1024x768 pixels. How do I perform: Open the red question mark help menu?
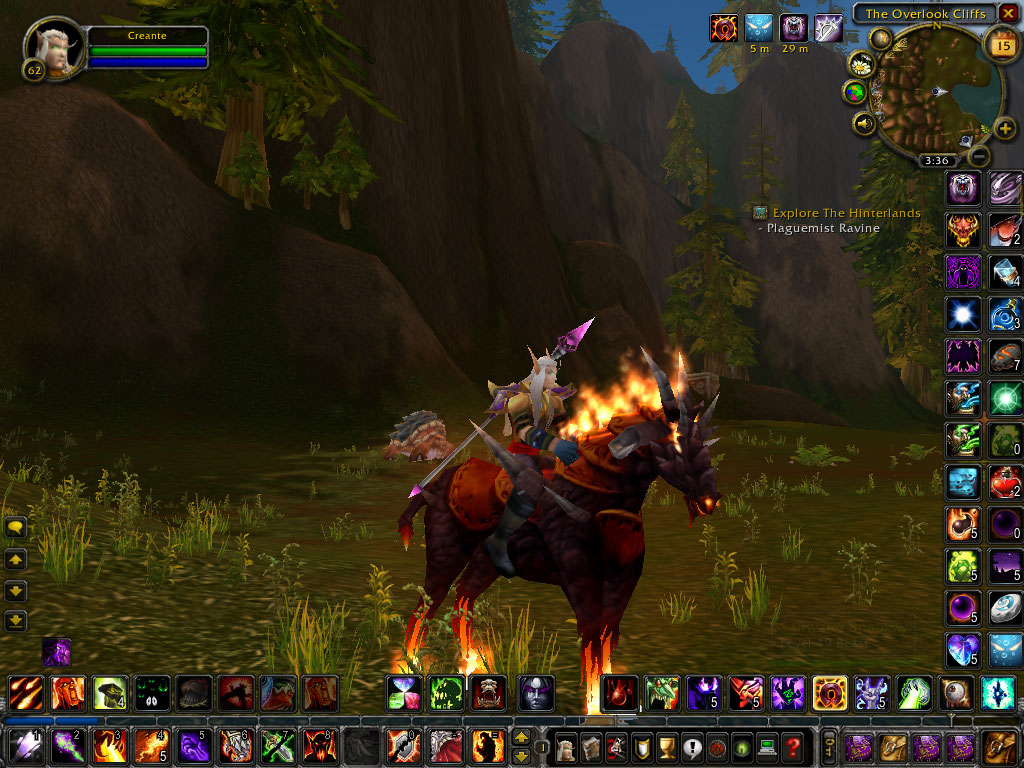tap(792, 746)
